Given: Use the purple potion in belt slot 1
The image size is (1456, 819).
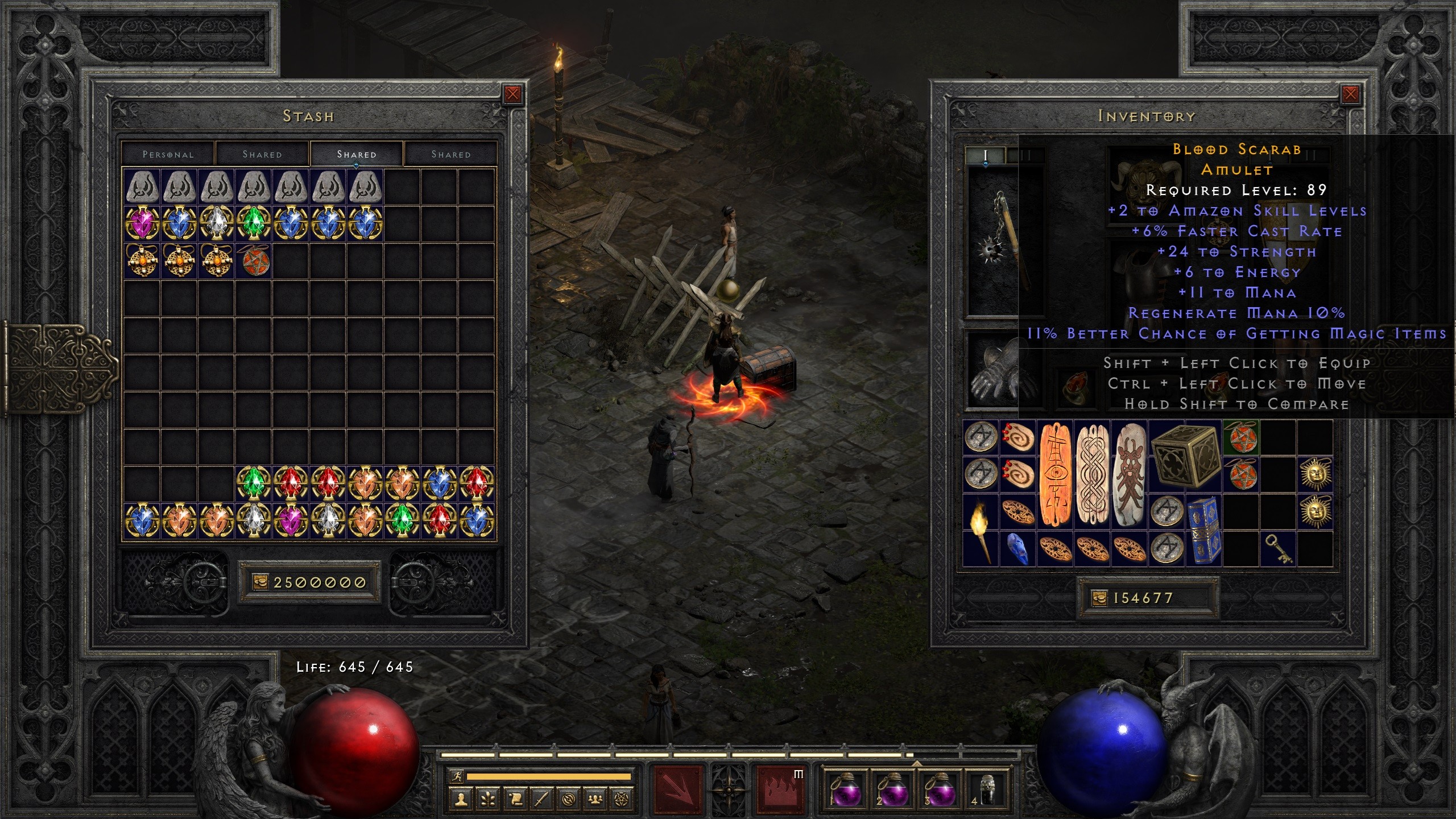Looking at the screenshot, I should point(846,790).
